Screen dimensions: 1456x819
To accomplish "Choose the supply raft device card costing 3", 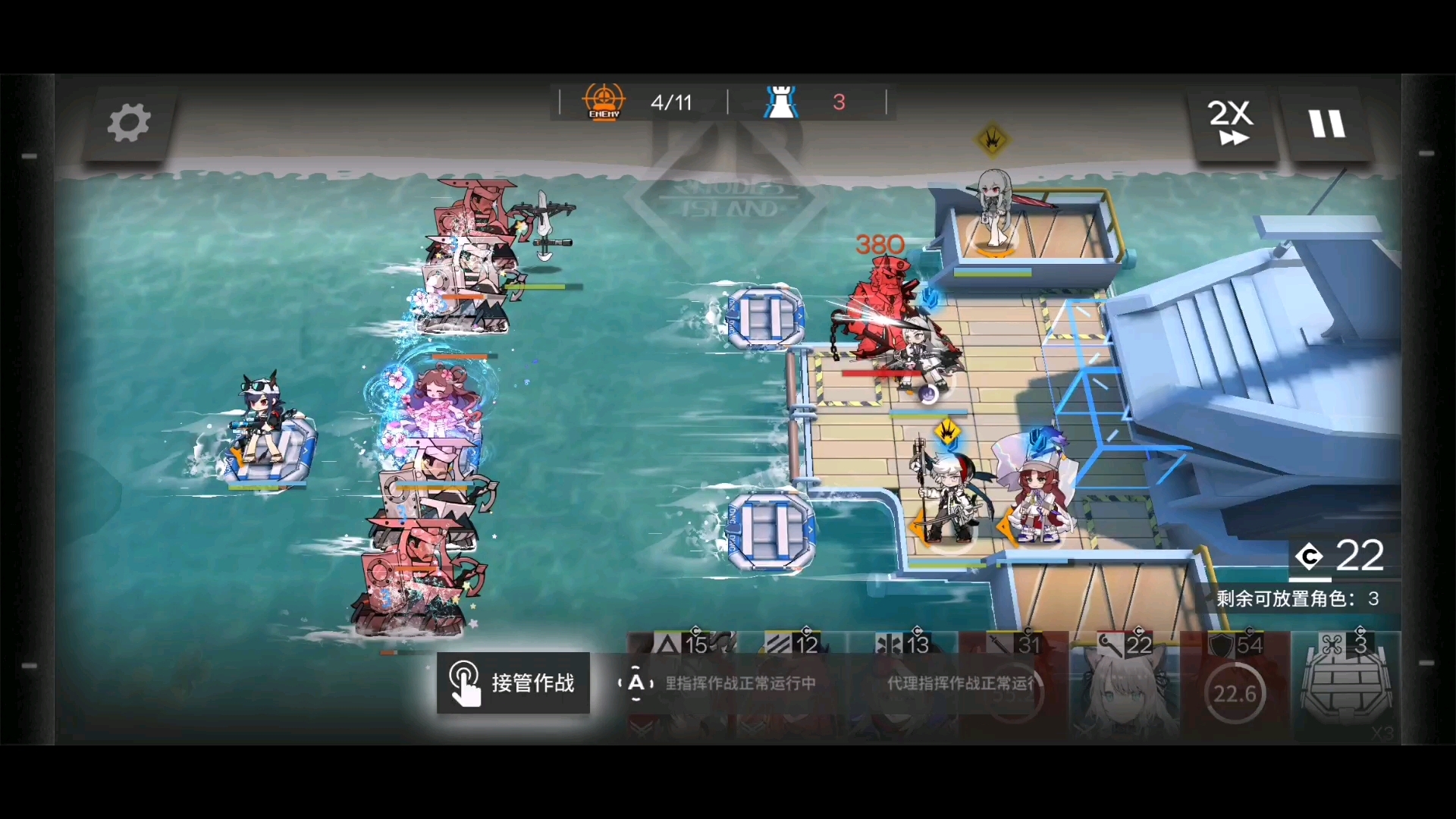I will (x=1346, y=686).
